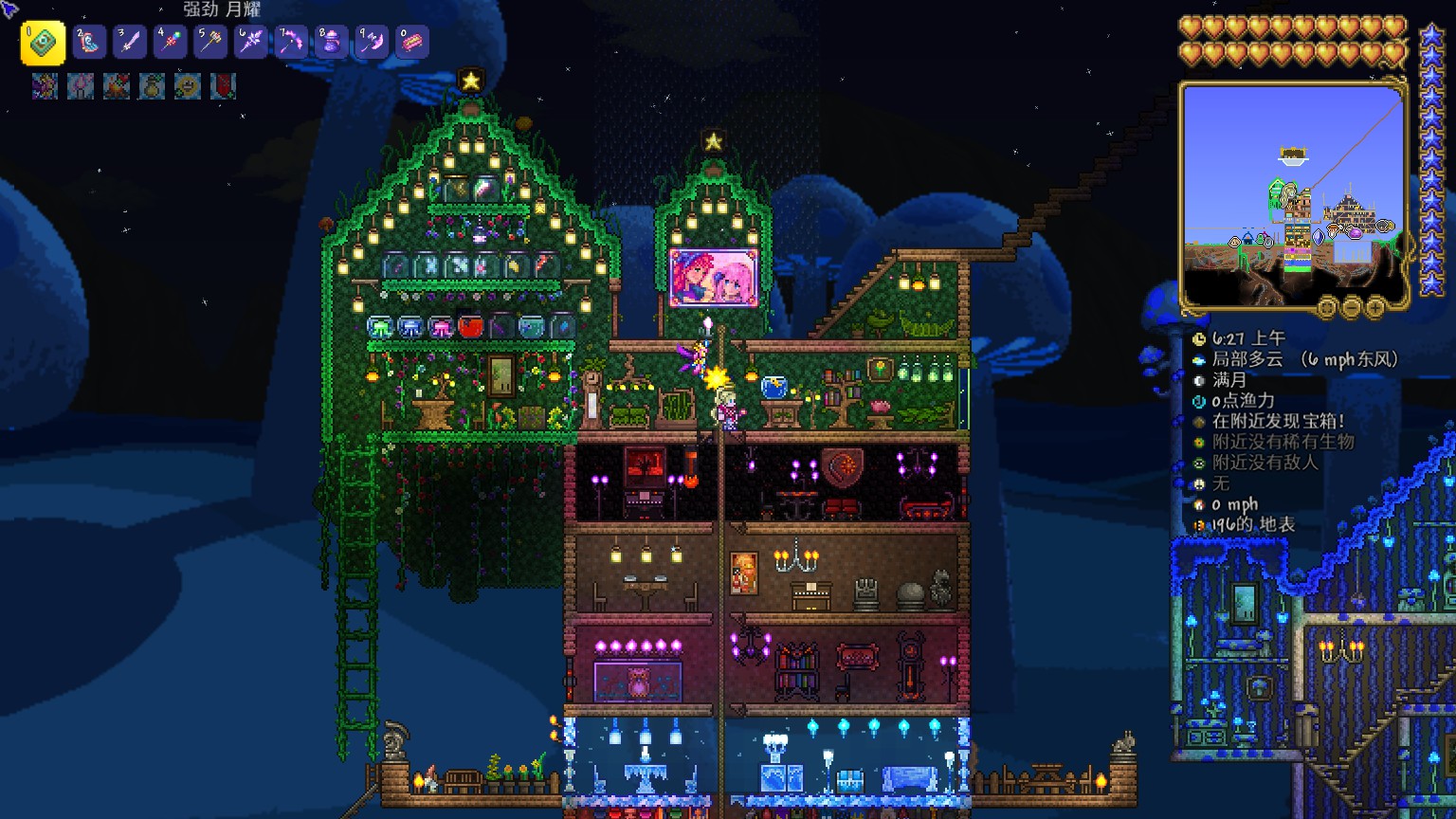Pick the pink item in hotbar slot 0
The width and height of the screenshot is (1456, 819).
click(x=411, y=43)
